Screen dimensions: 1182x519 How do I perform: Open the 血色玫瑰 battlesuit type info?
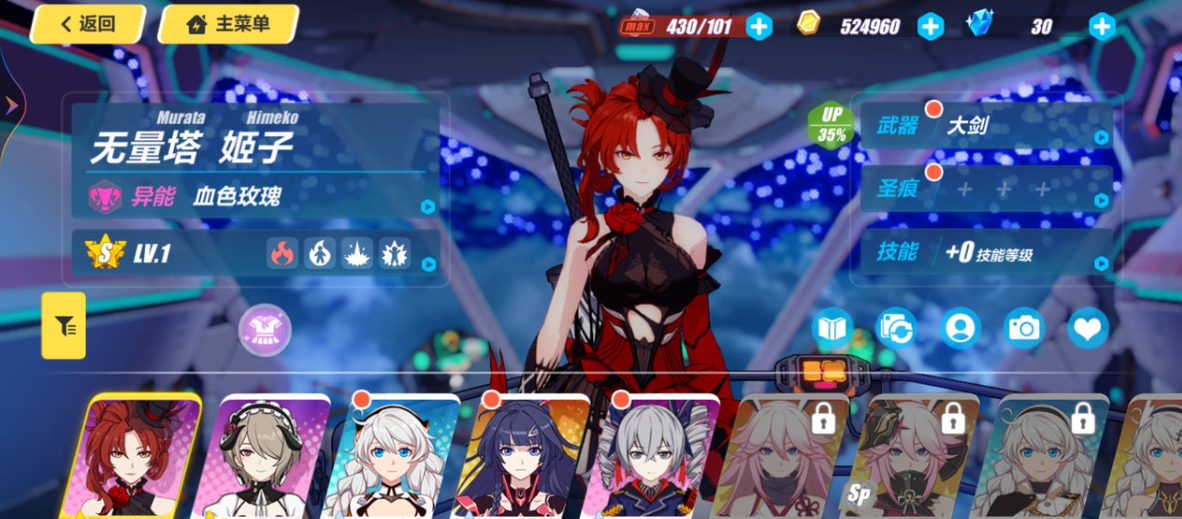coord(257,196)
